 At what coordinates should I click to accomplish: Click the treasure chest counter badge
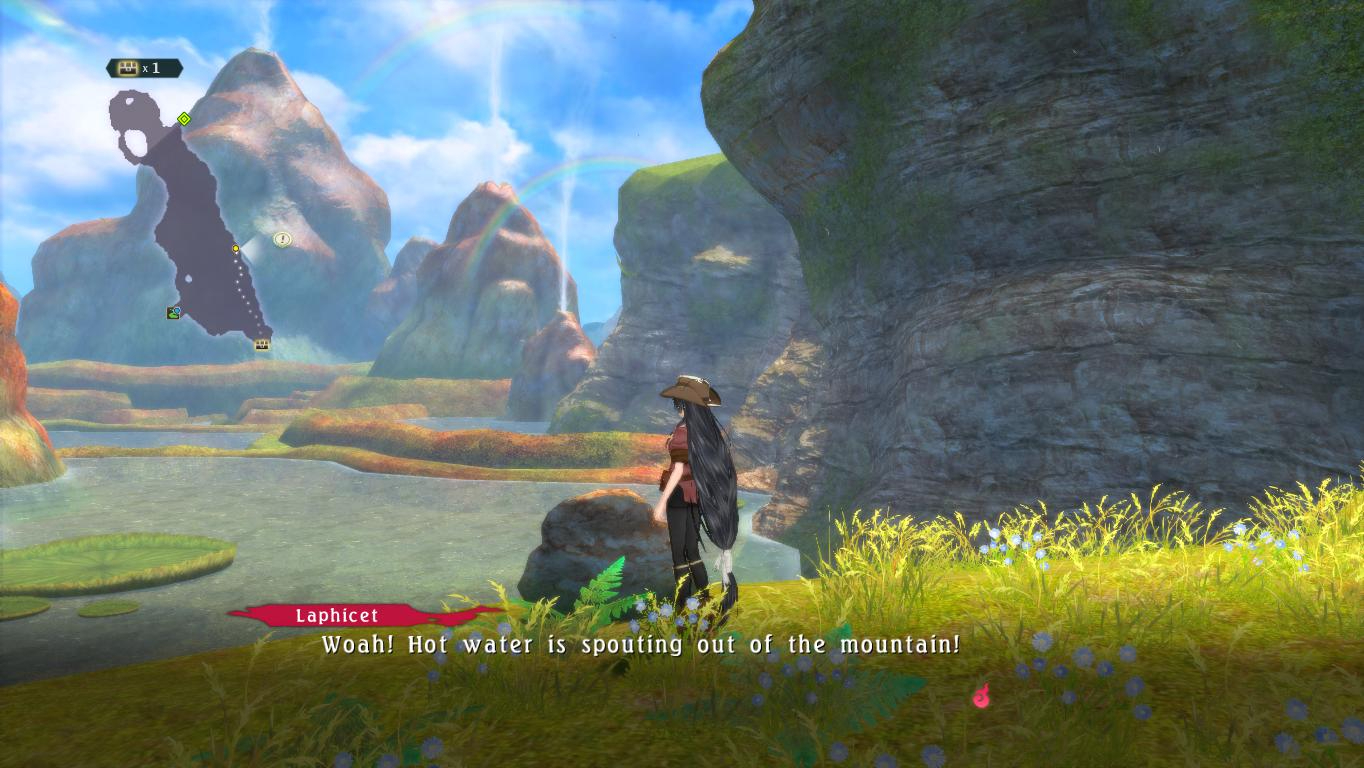point(145,68)
